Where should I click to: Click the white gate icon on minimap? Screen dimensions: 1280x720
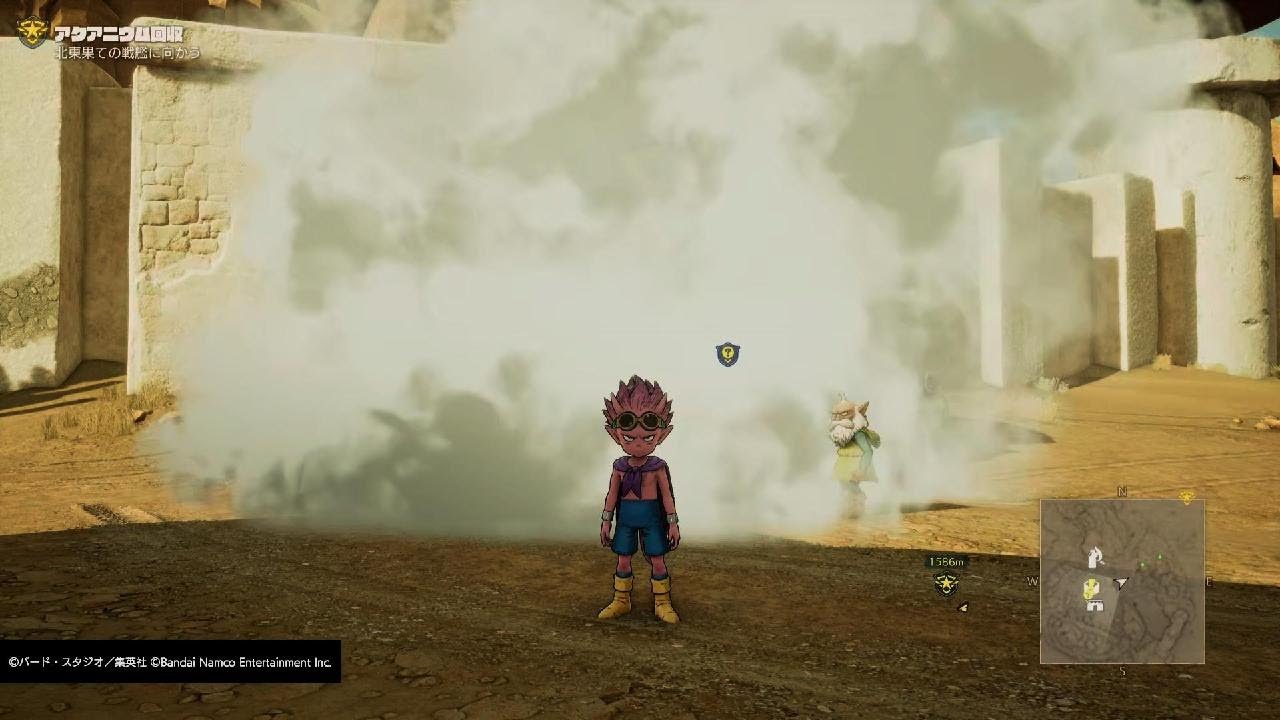pyautogui.click(x=1093, y=606)
